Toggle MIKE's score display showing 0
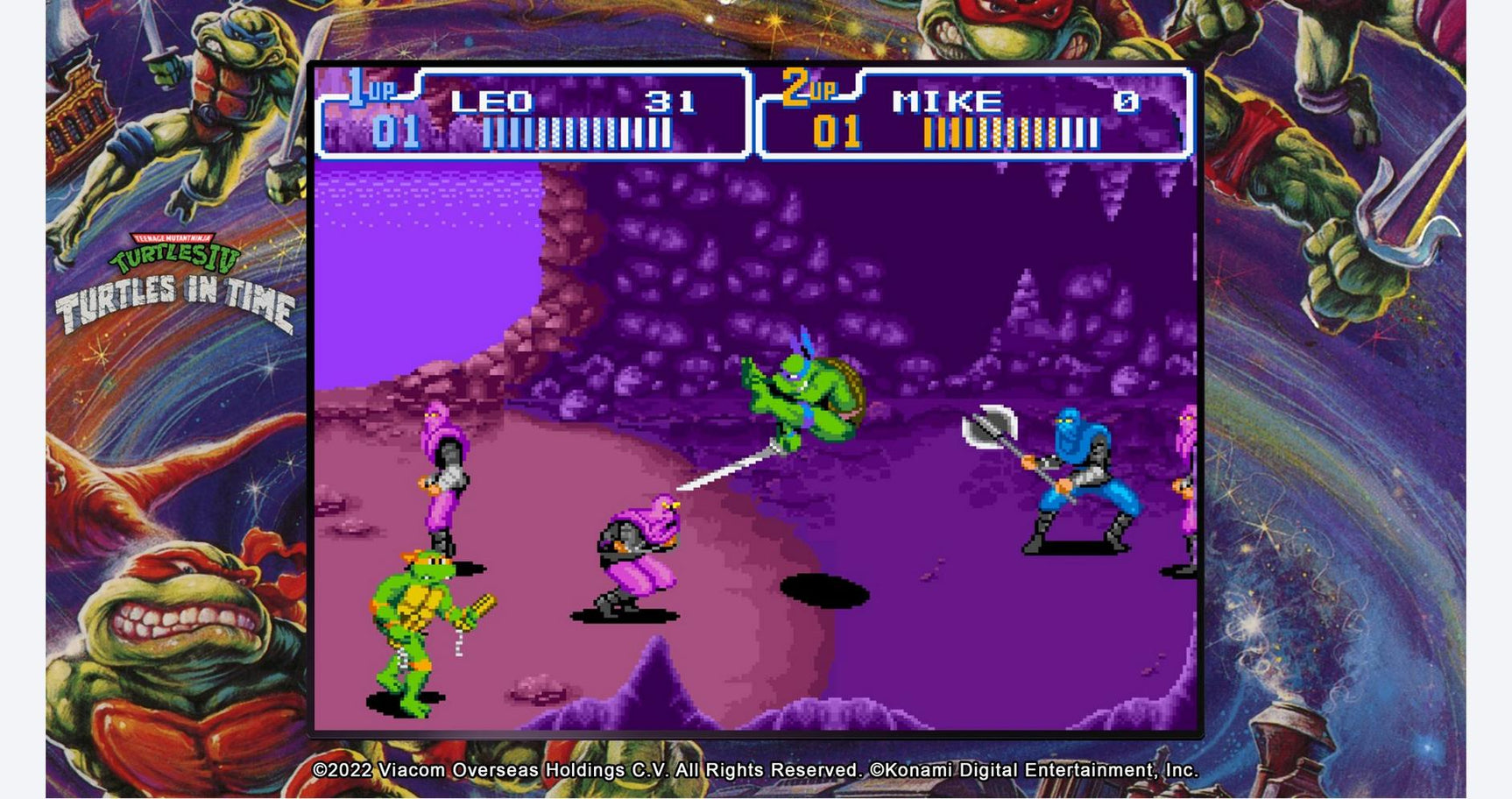Viewport: 1512px width, 799px height. click(1125, 101)
